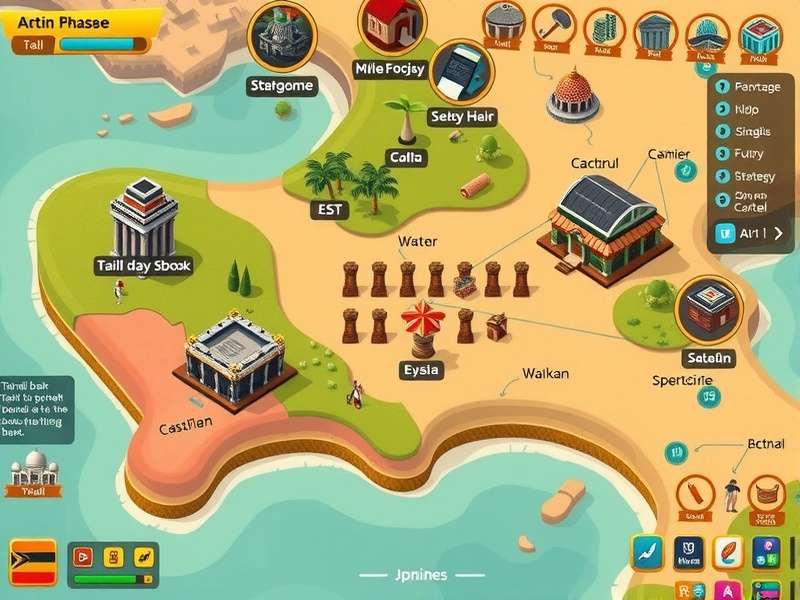Open the Strategy menu entry
This screenshot has width=800, height=600.
click(753, 176)
